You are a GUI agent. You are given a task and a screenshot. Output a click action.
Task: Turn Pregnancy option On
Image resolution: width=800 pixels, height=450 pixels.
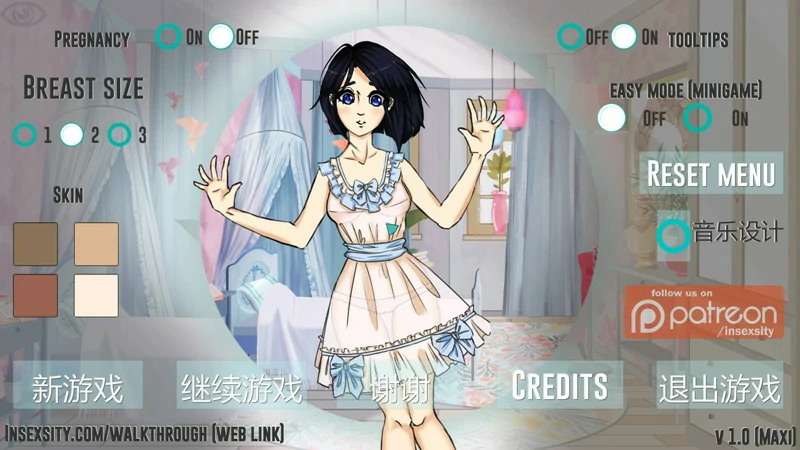coord(169,37)
